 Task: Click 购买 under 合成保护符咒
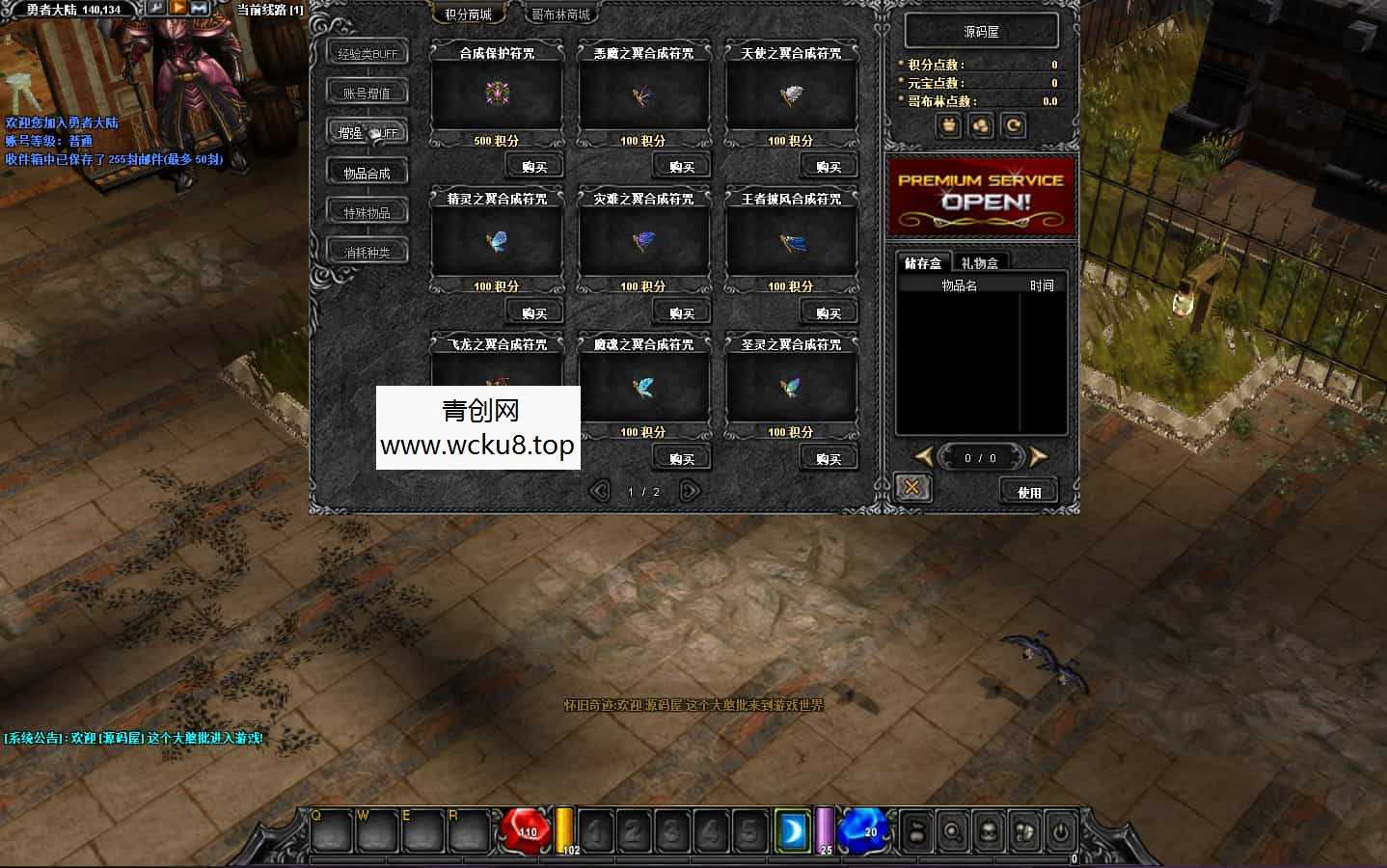tap(533, 165)
